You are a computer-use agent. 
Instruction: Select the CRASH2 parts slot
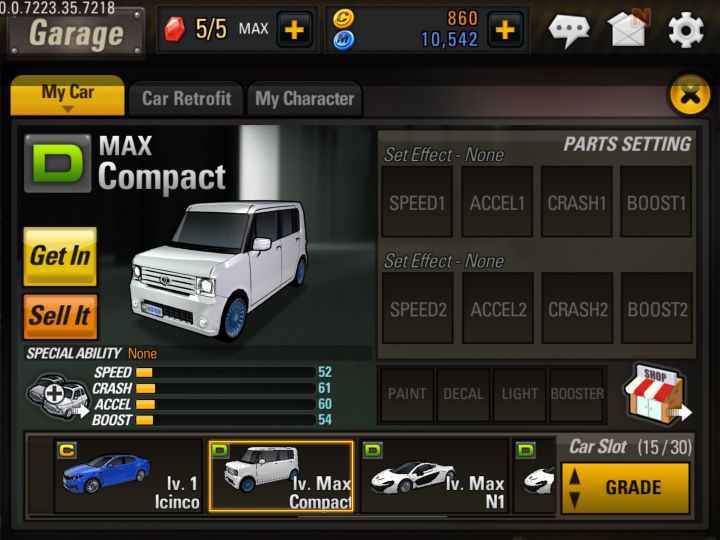tap(577, 309)
